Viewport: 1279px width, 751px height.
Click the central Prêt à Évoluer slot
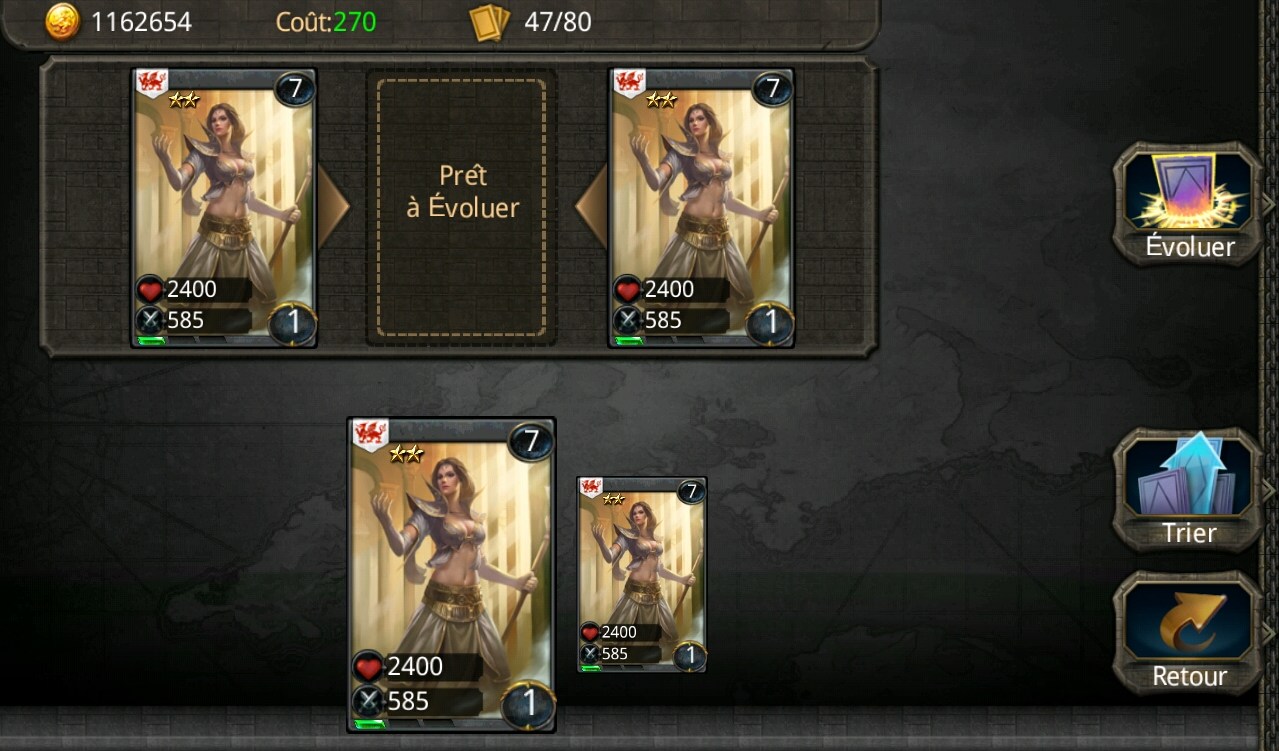(462, 208)
